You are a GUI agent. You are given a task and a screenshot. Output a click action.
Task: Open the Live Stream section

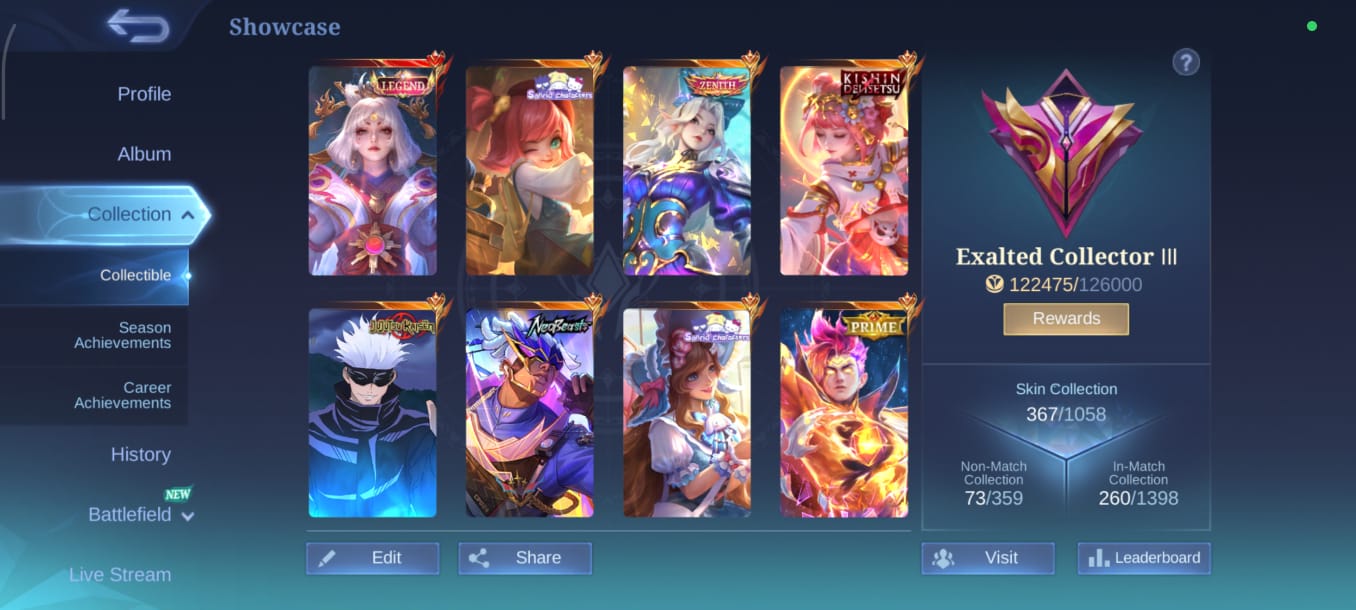click(x=120, y=575)
